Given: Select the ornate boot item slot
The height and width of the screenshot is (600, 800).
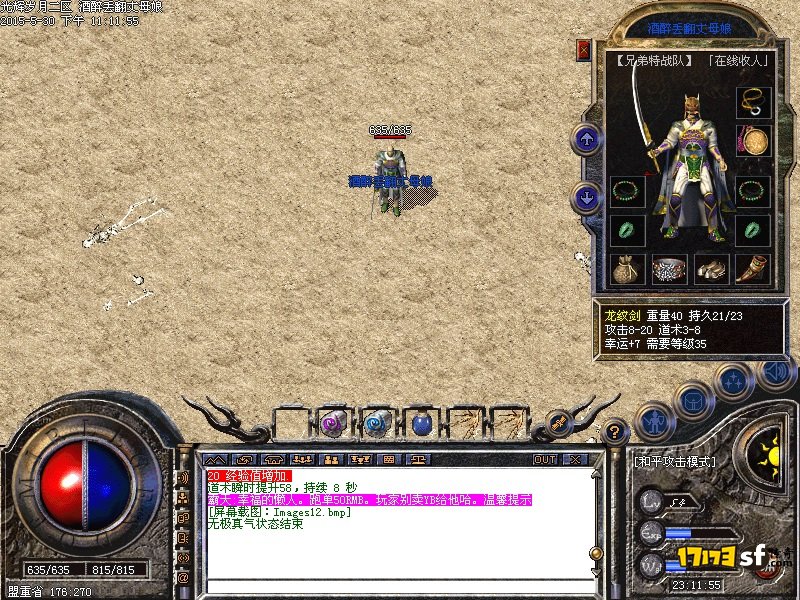Looking at the screenshot, I should pyautogui.click(x=752, y=268).
